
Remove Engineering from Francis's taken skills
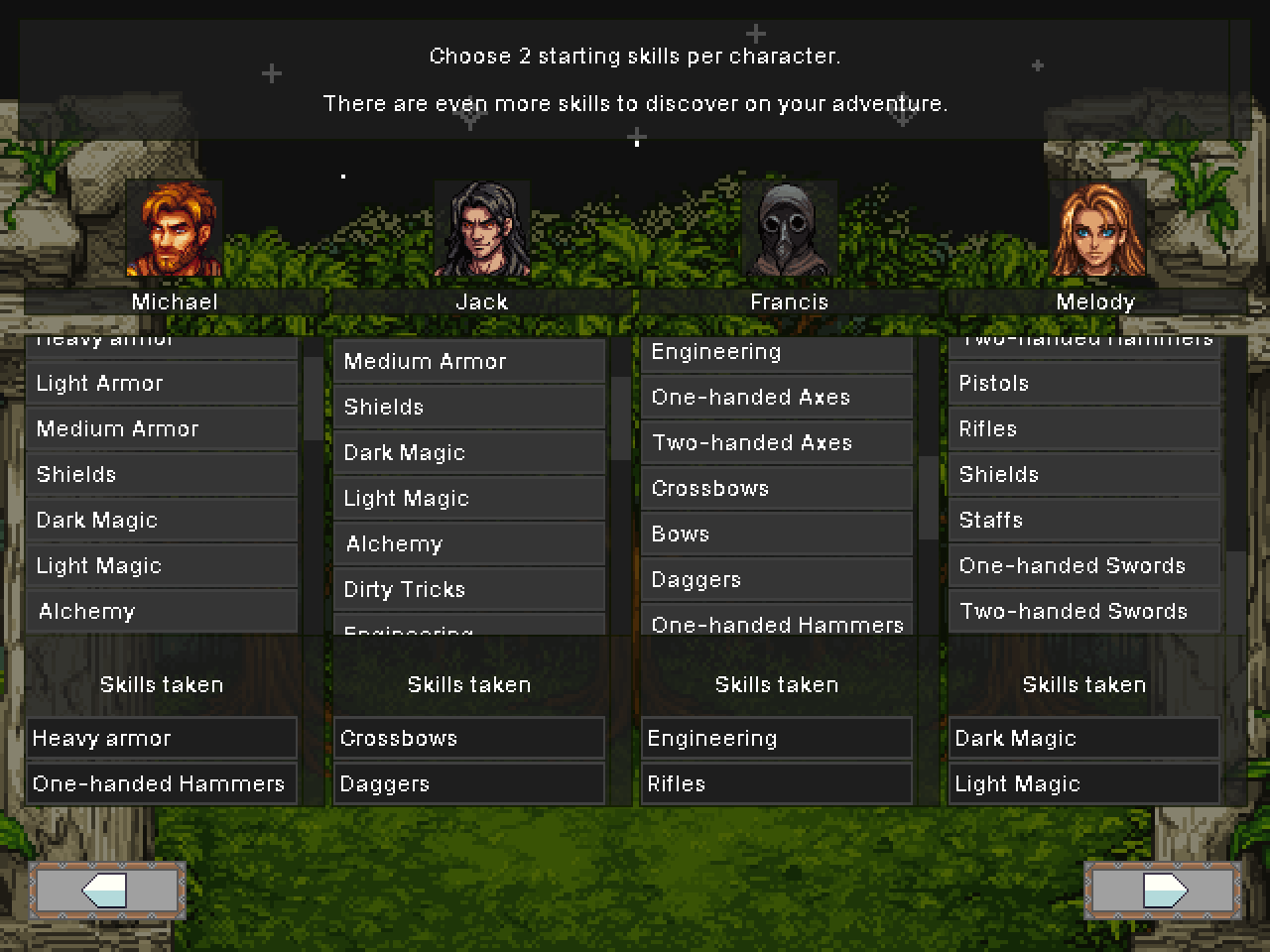[x=777, y=739]
